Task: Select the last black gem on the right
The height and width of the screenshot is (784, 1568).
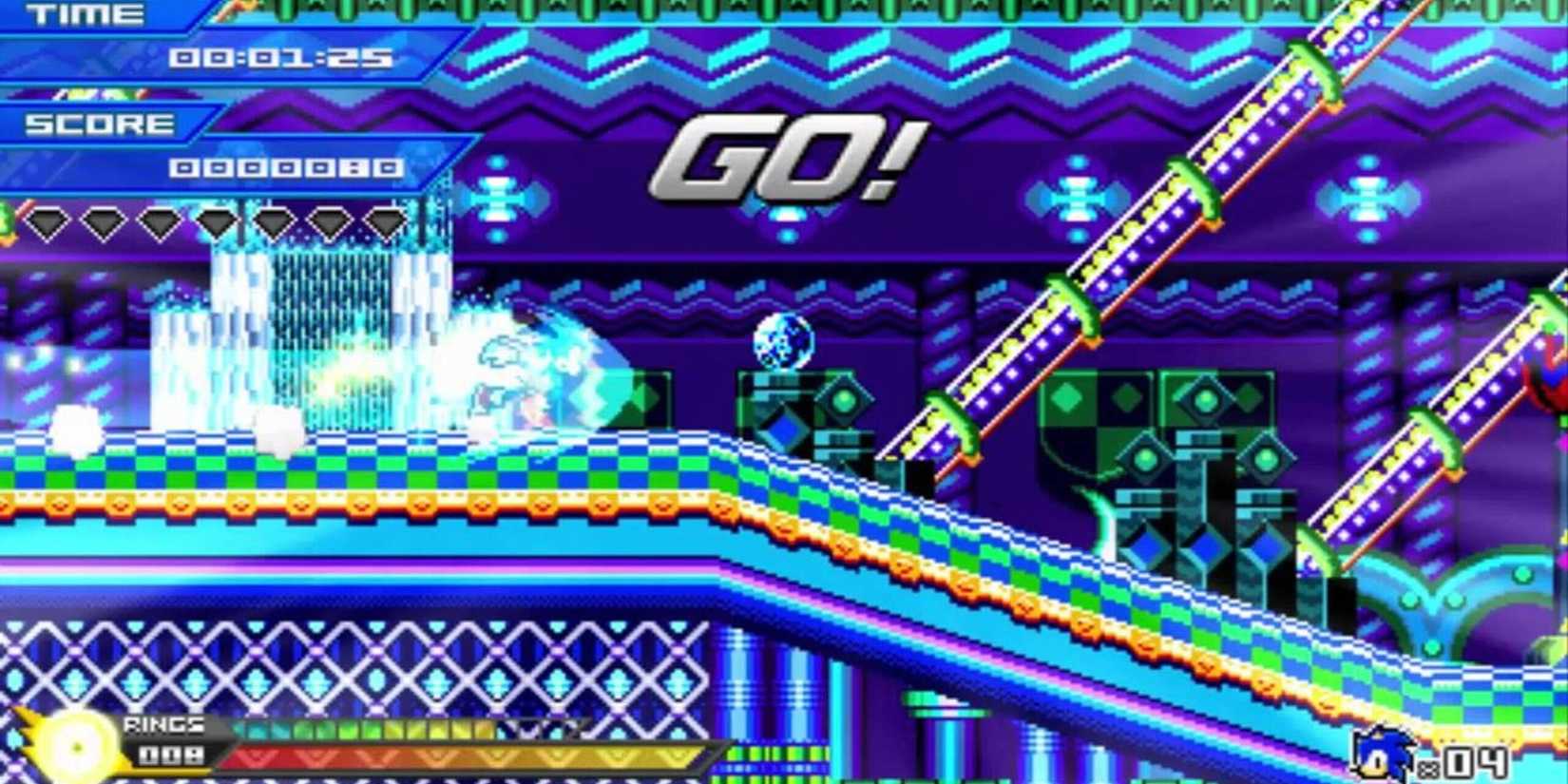Action: coord(389,221)
